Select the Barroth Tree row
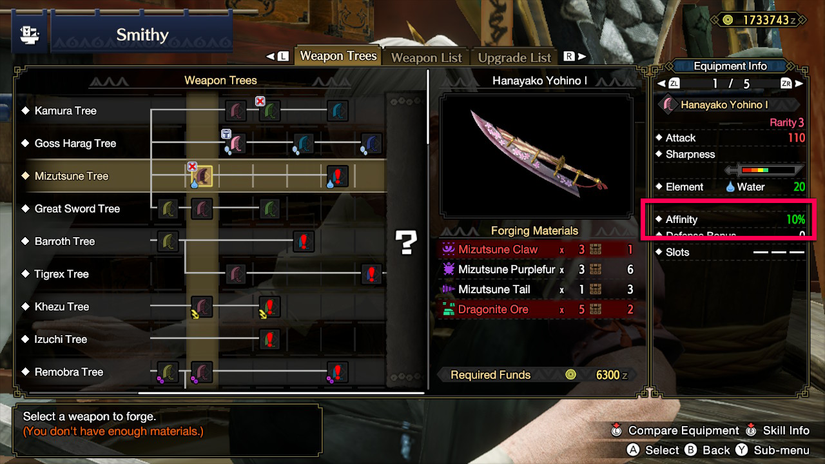The image size is (825, 464). tap(64, 241)
